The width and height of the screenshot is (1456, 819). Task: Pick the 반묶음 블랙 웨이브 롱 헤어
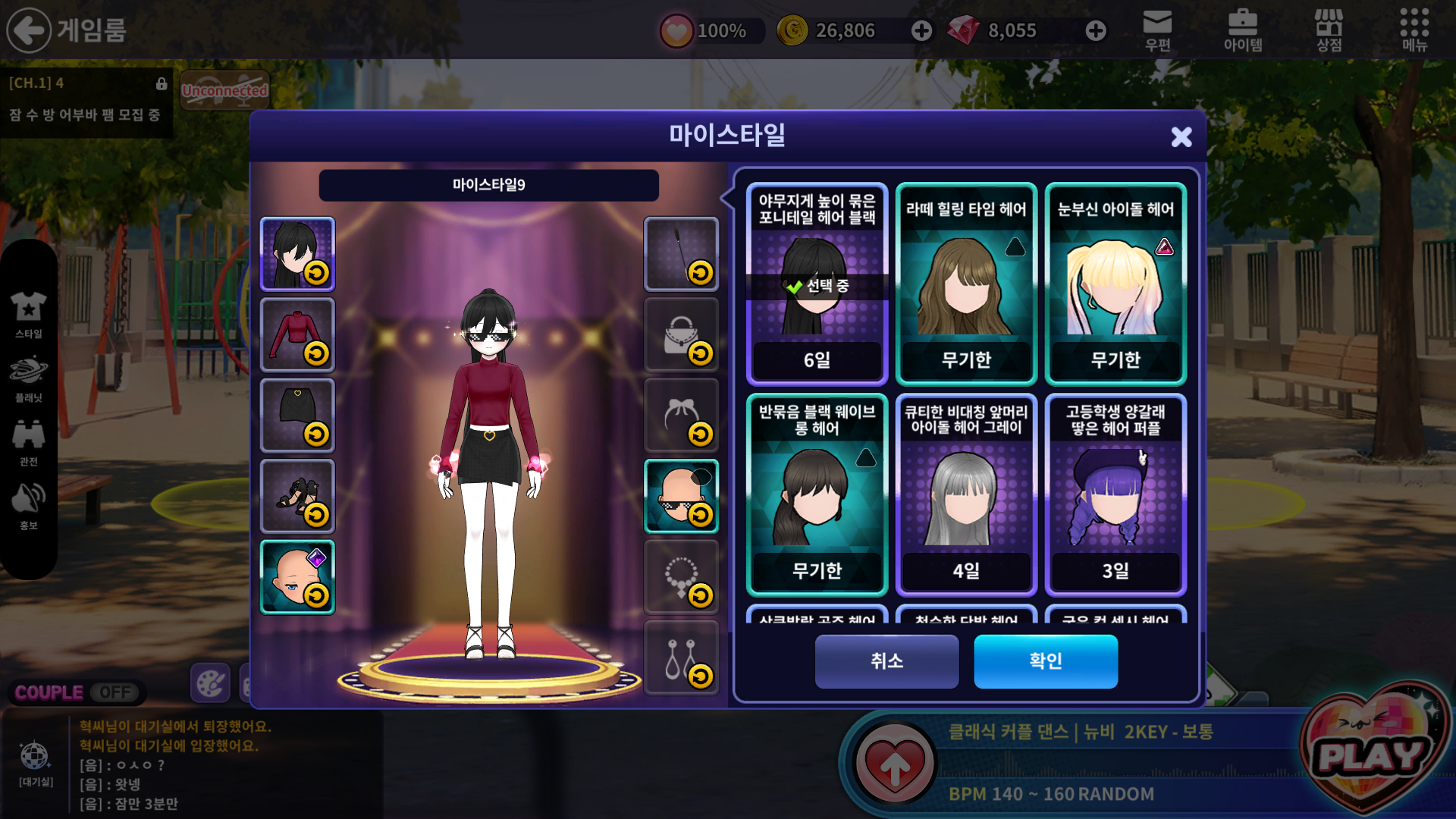click(x=817, y=494)
